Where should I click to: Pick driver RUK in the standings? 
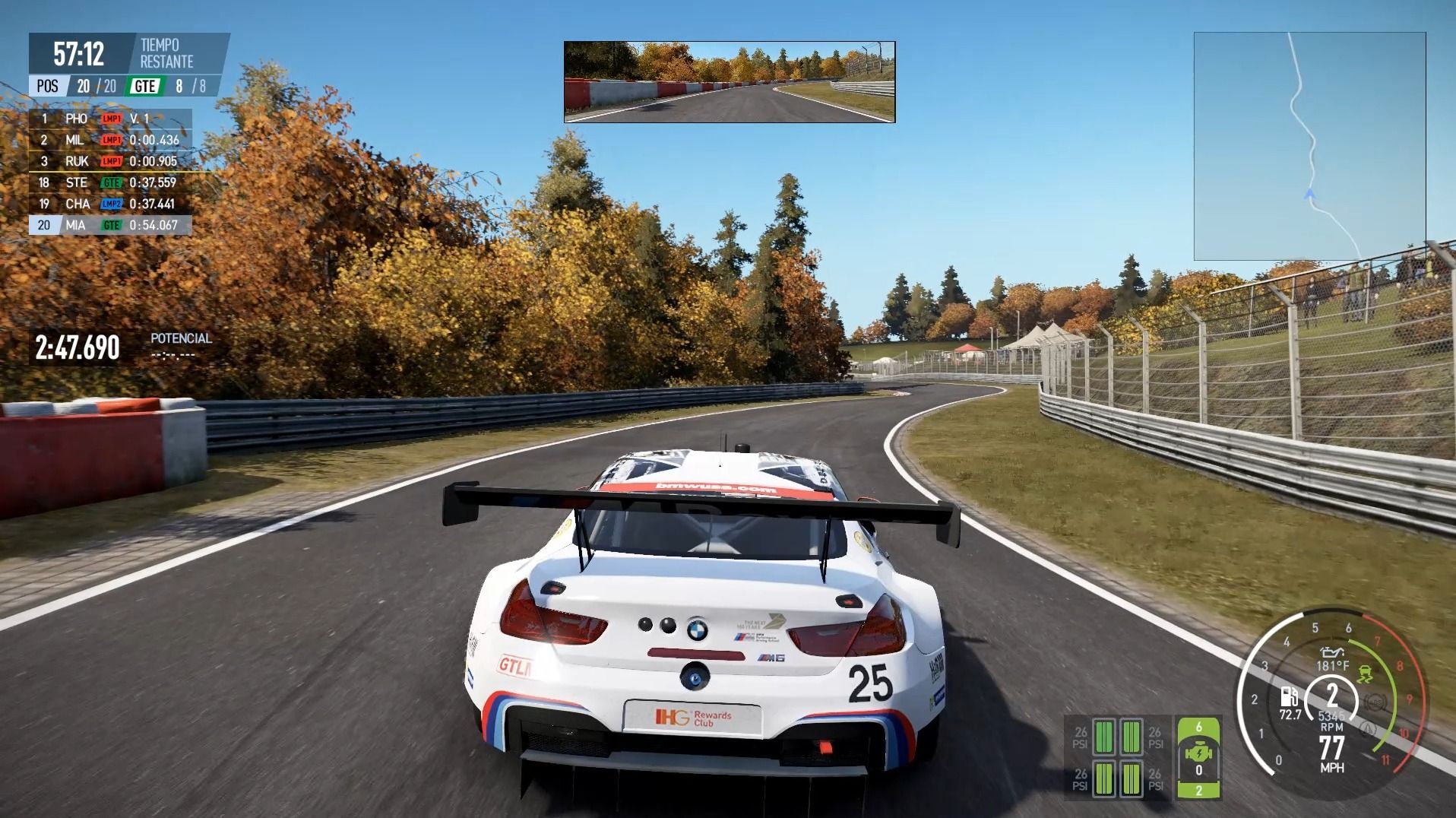coord(110,161)
